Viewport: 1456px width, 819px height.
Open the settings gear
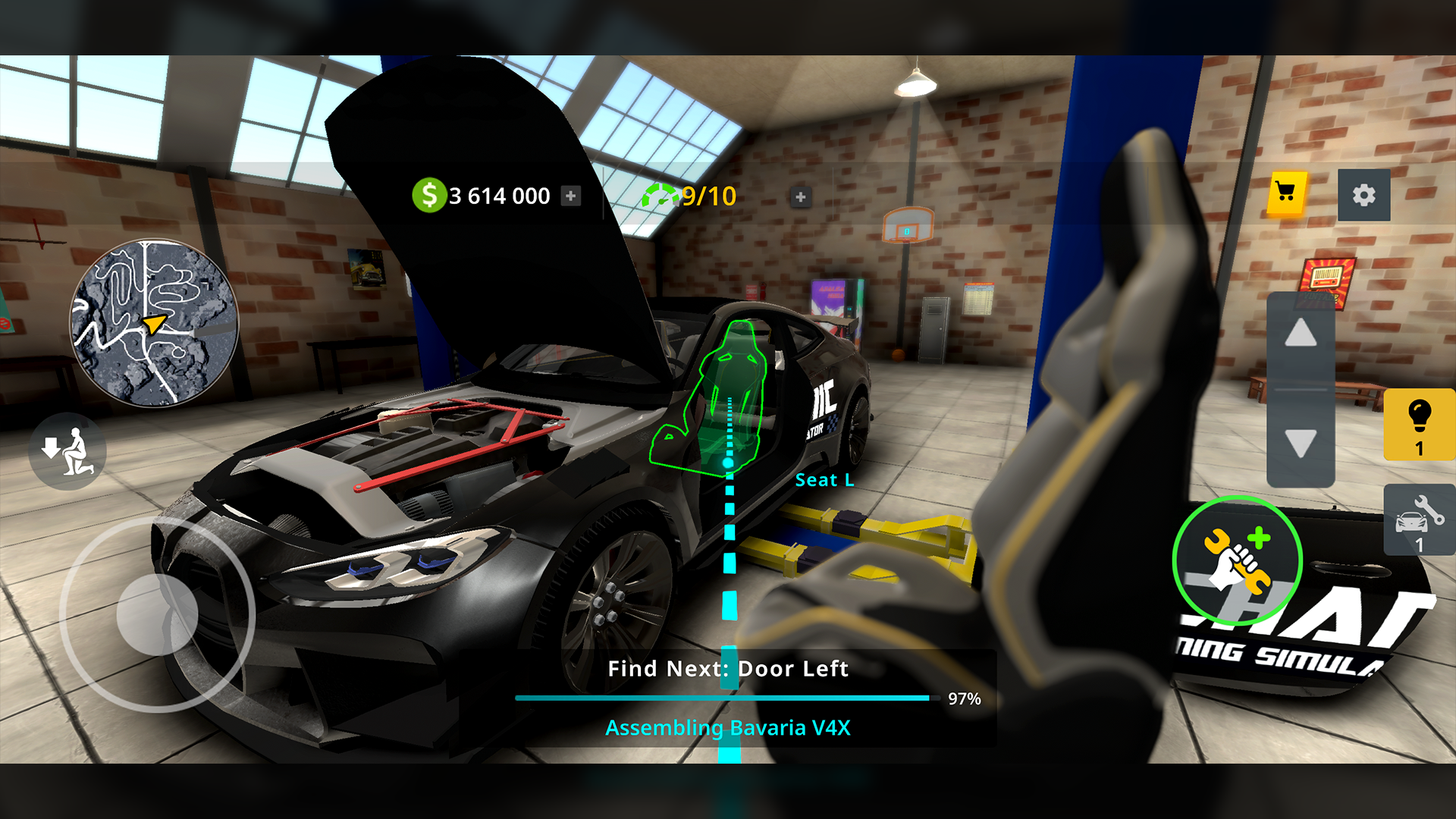click(1365, 196)
